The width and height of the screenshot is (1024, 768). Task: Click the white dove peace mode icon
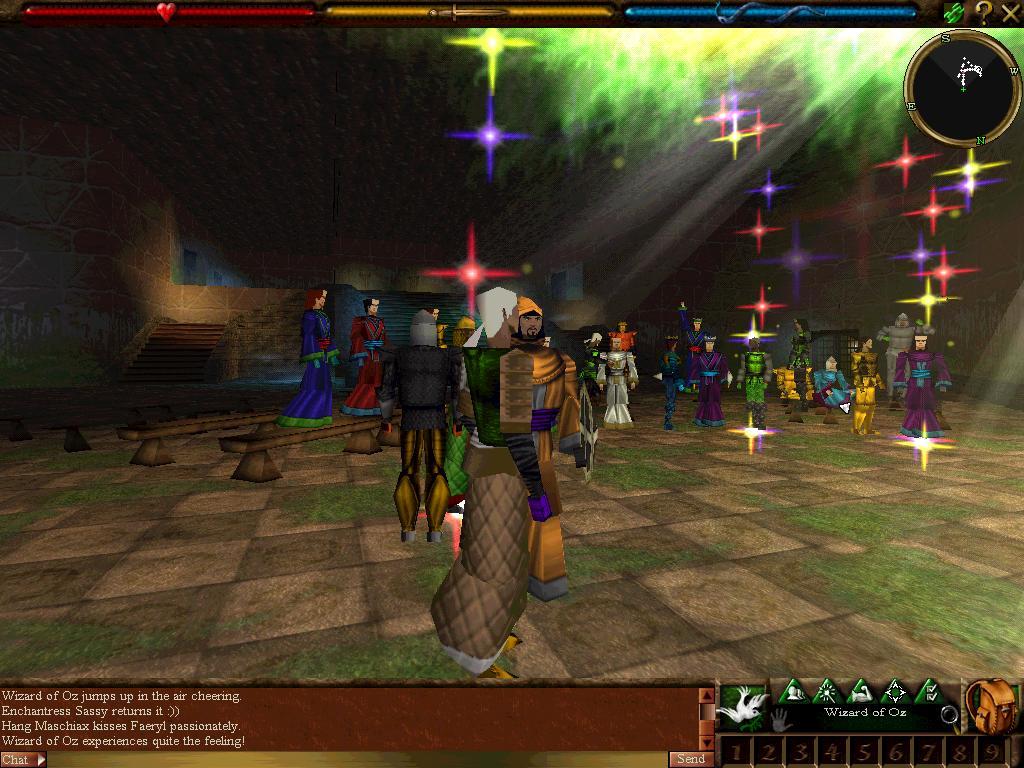(742, 704)
